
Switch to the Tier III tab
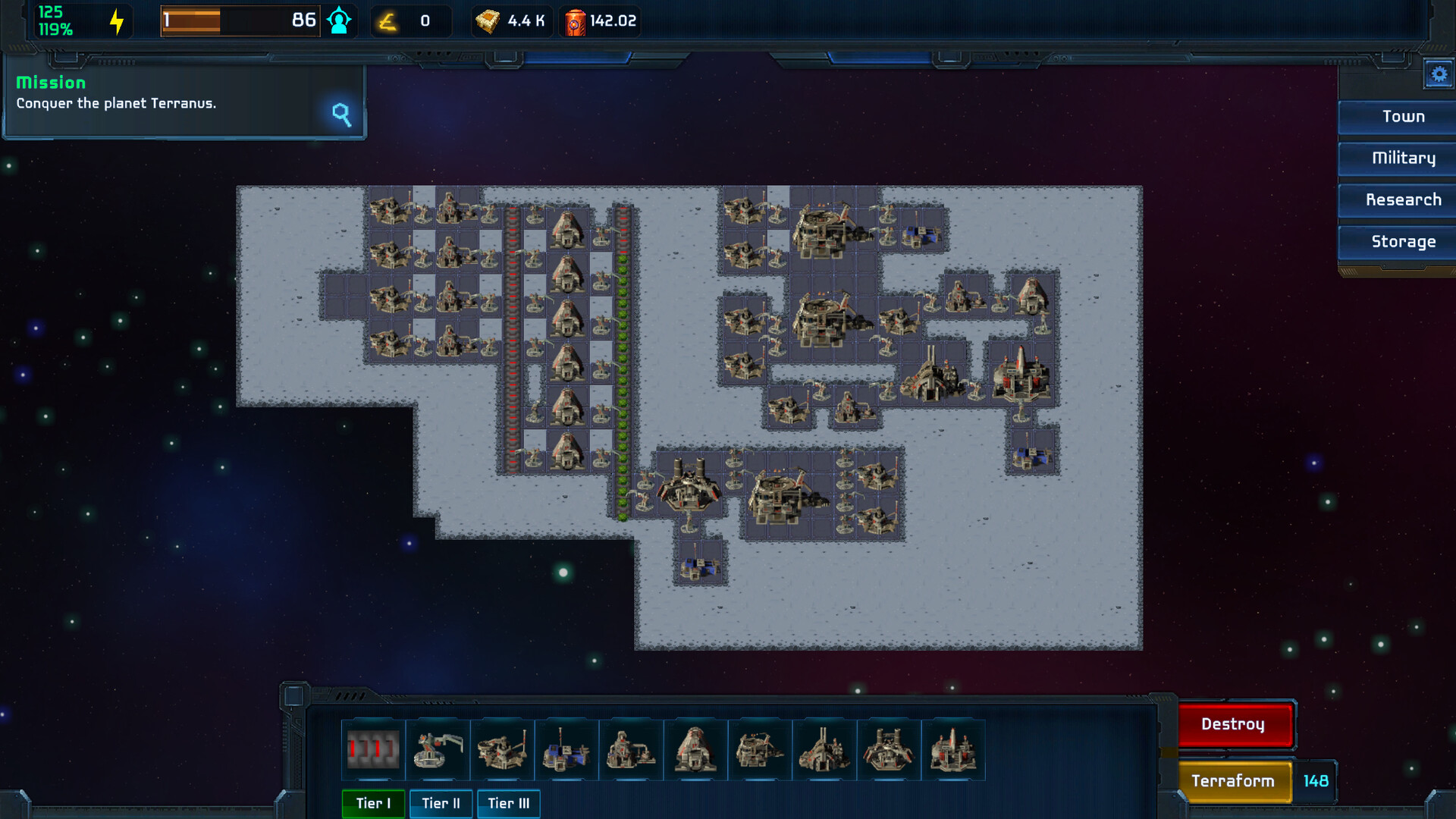pyautogui.click(x=508, y=804)
